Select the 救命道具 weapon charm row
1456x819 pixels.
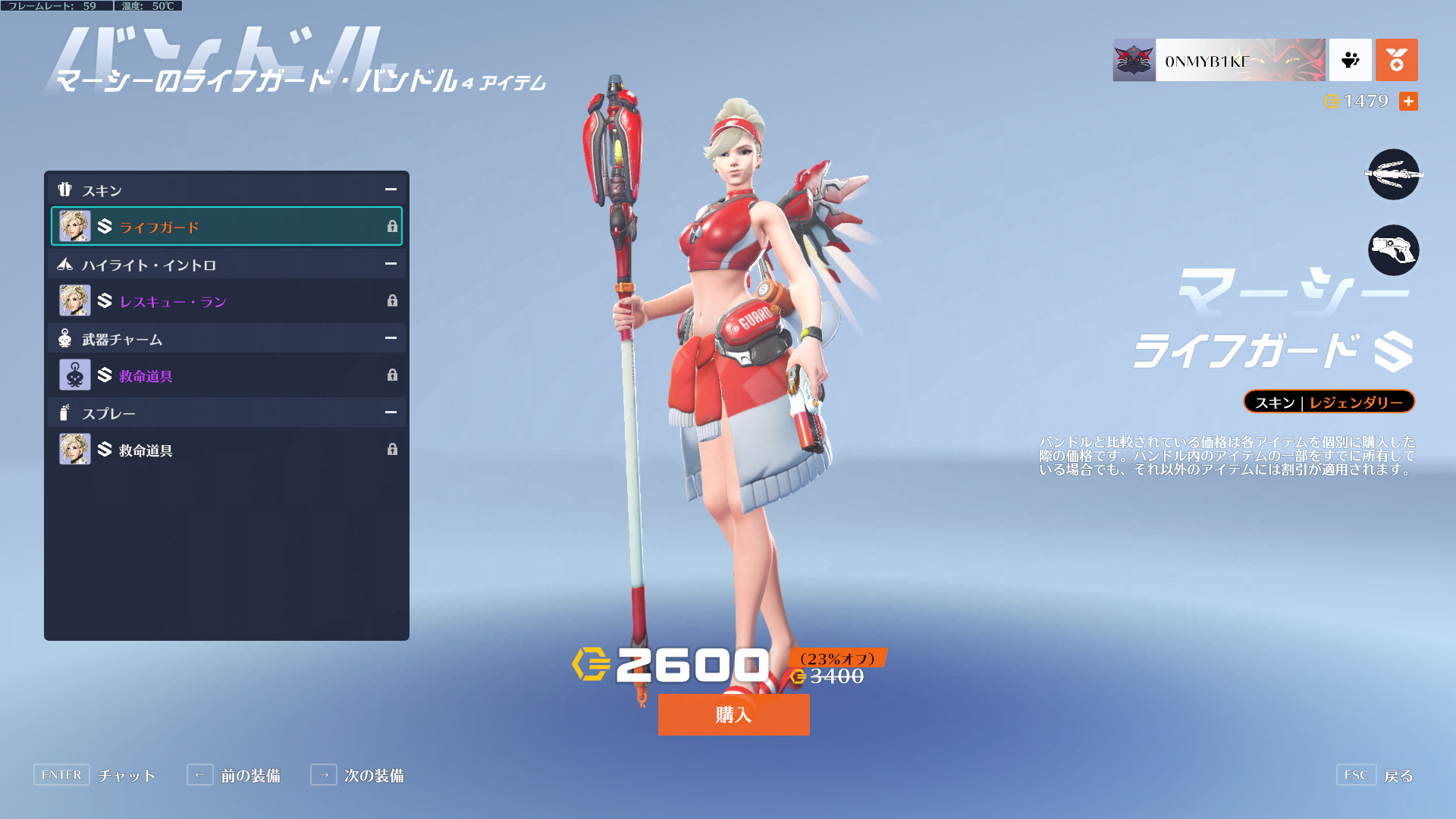click(226, 375)
